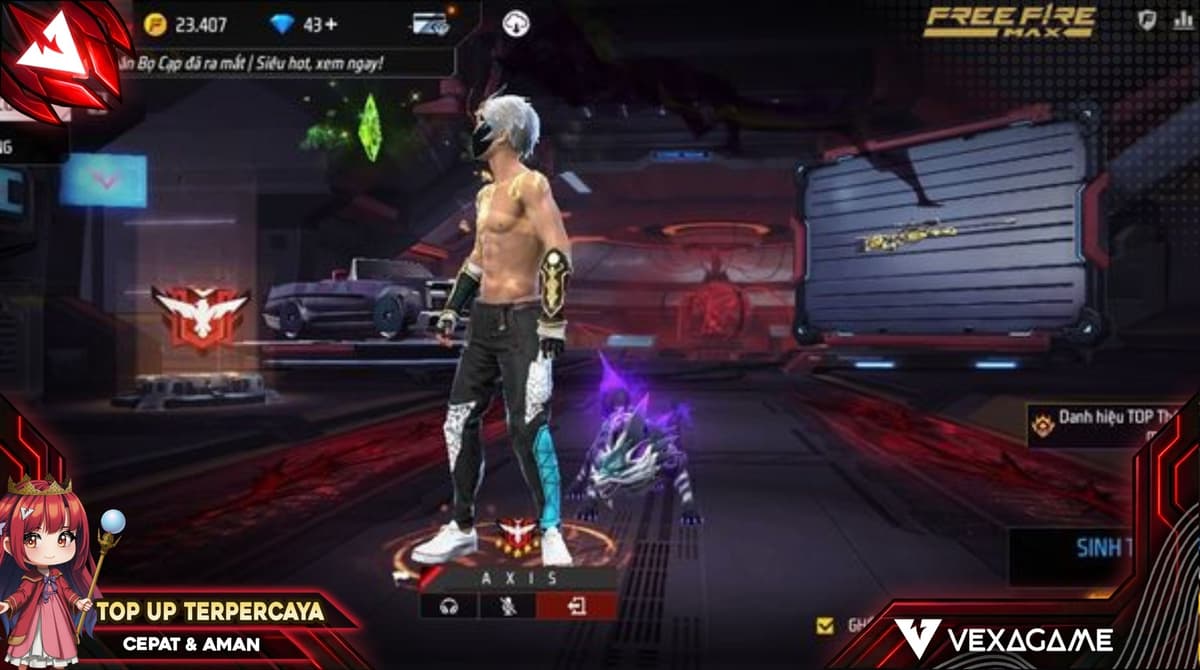Screen dimensions: 1200x670
Task: Toggle the yellow checkbox near the start button
Action: [x=825, y=625]
